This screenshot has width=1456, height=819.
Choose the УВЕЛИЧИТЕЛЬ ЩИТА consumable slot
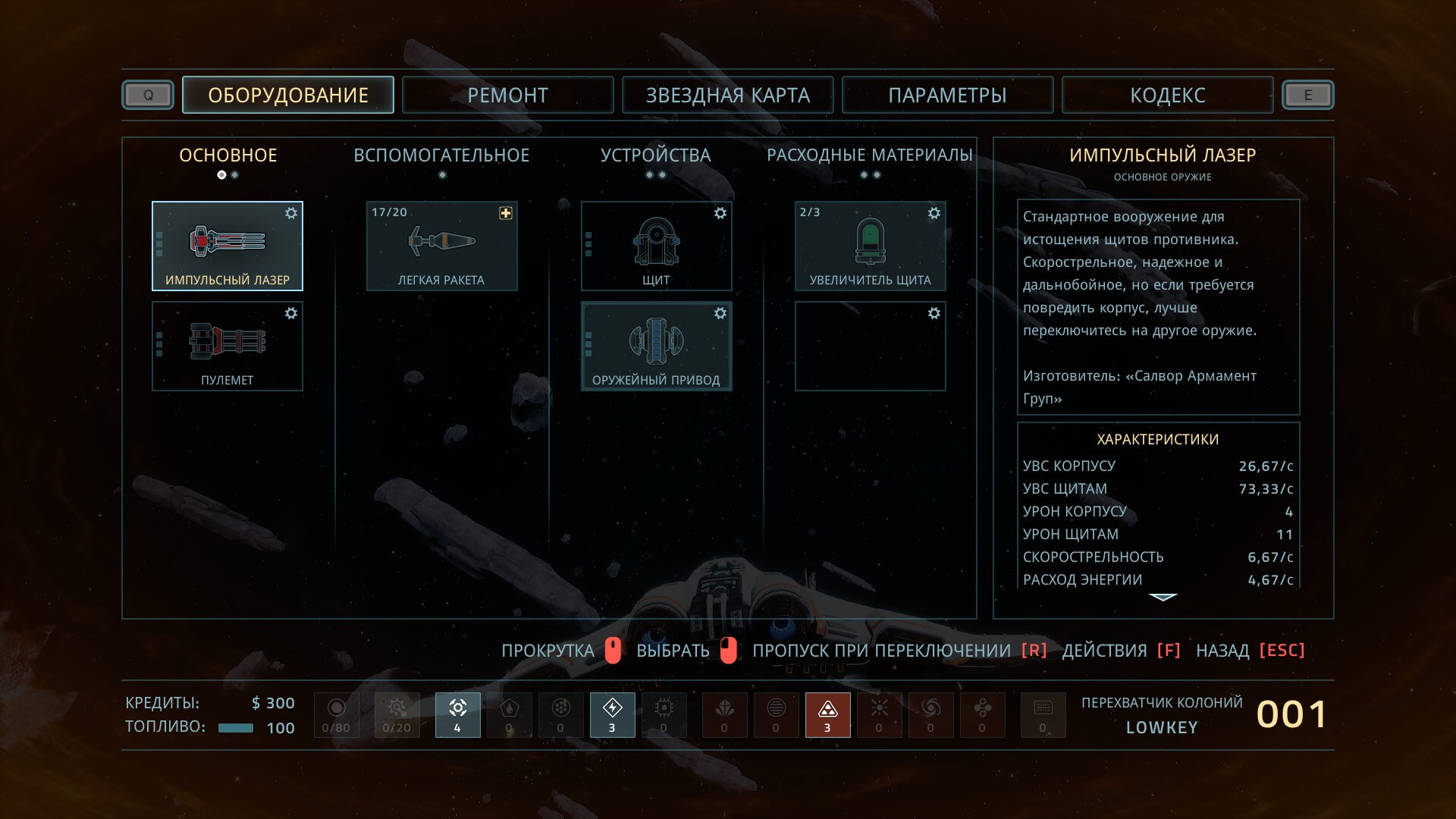click(870, 246)
